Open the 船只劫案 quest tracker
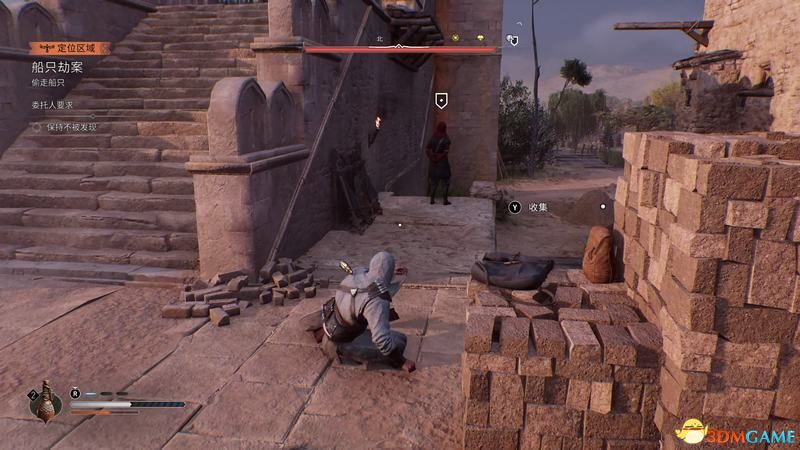 point(57,68)
